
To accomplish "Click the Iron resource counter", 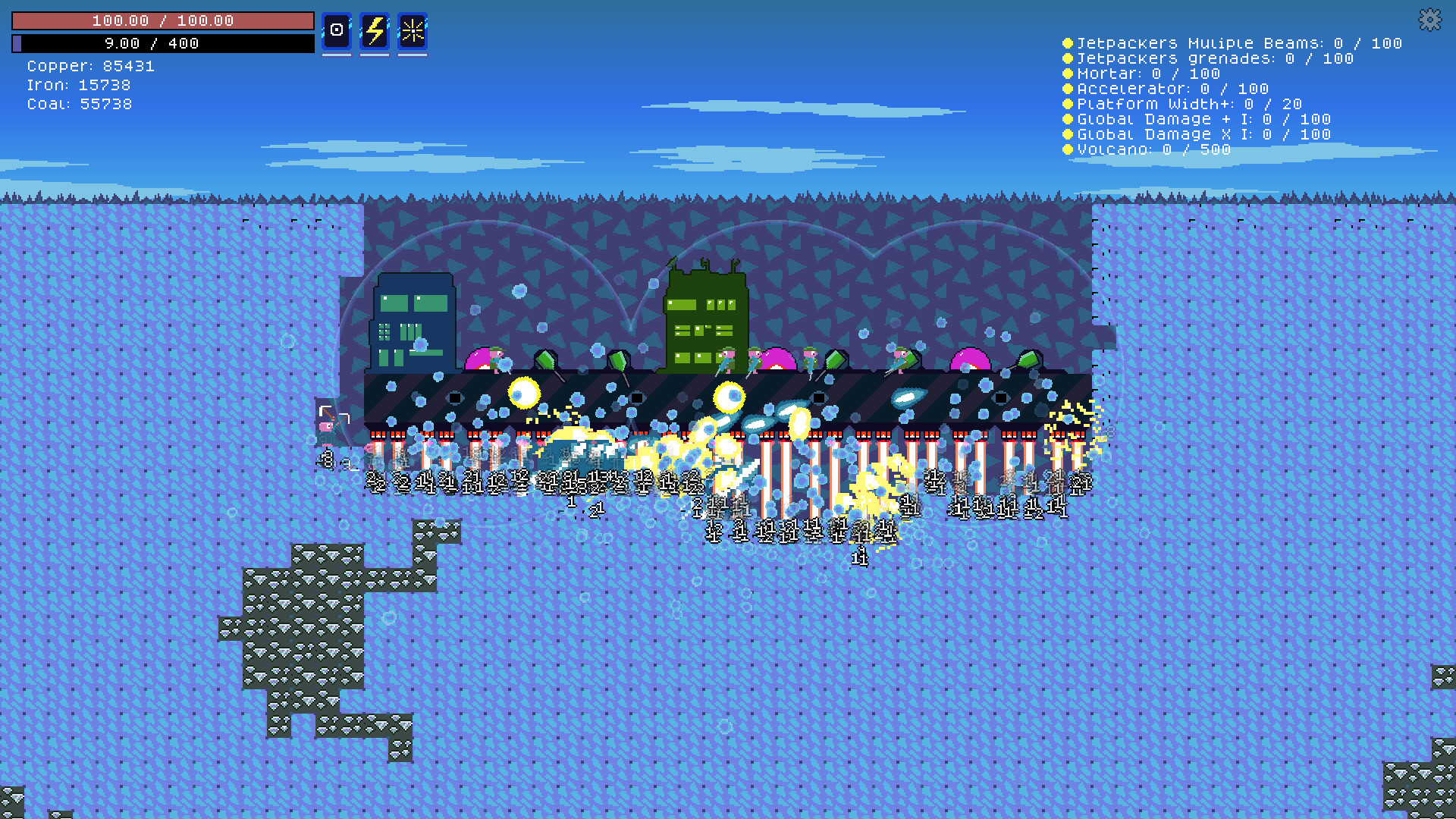I will (78, 85).
